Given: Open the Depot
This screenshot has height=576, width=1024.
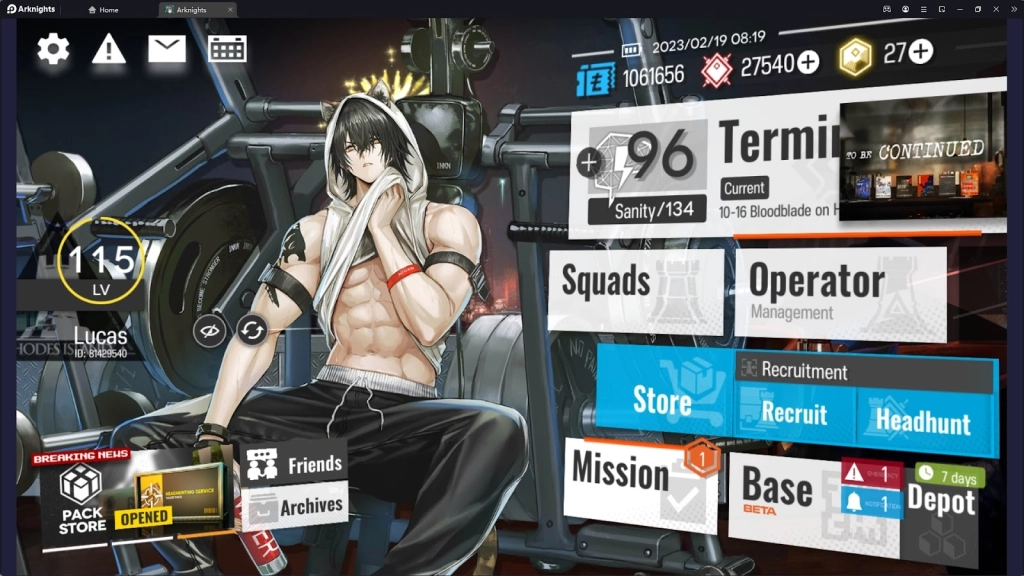Looking at the screenshot, I should [x=942, y=512].
